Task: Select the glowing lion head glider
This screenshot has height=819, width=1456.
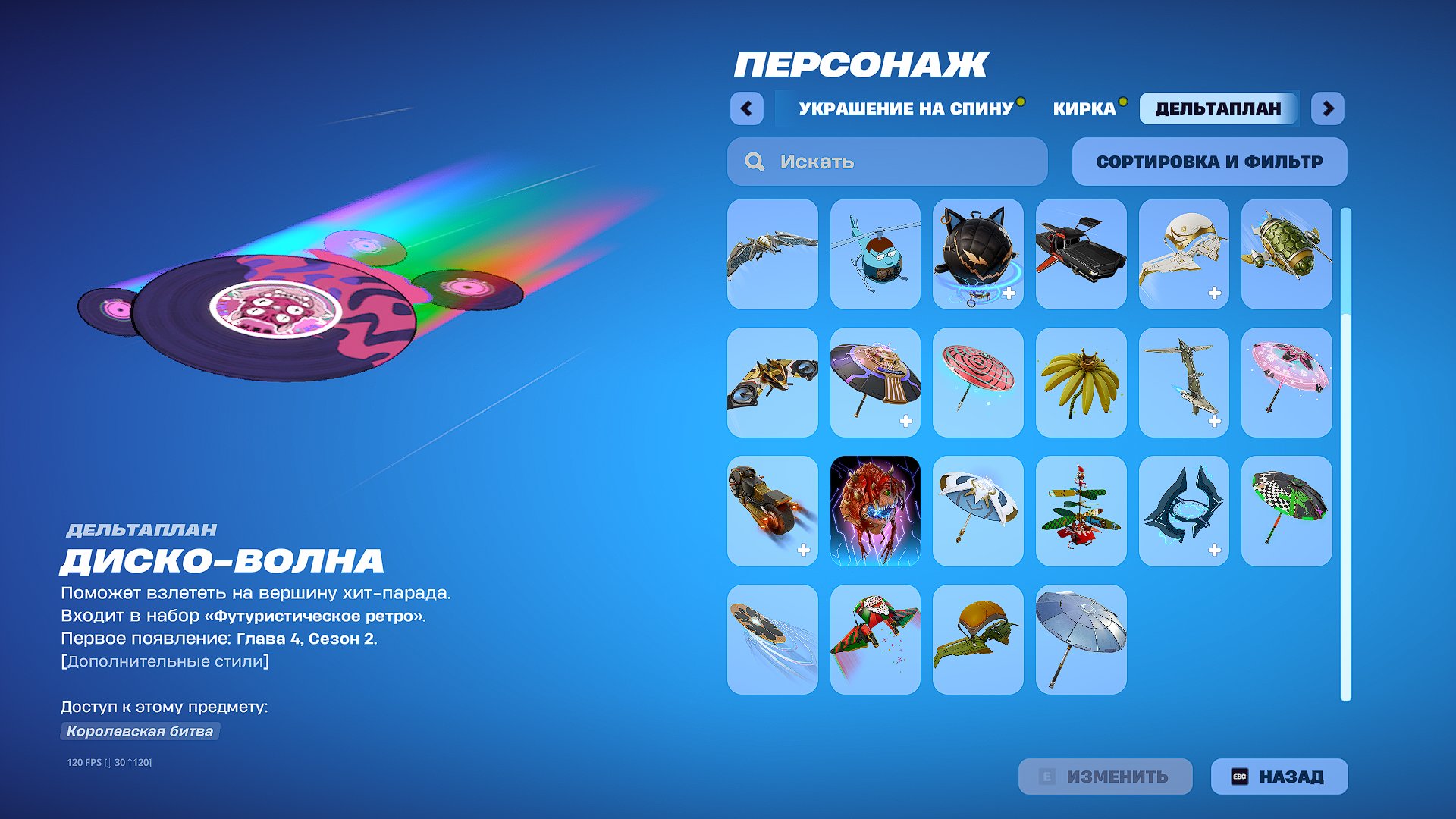Action: point(874,512)
